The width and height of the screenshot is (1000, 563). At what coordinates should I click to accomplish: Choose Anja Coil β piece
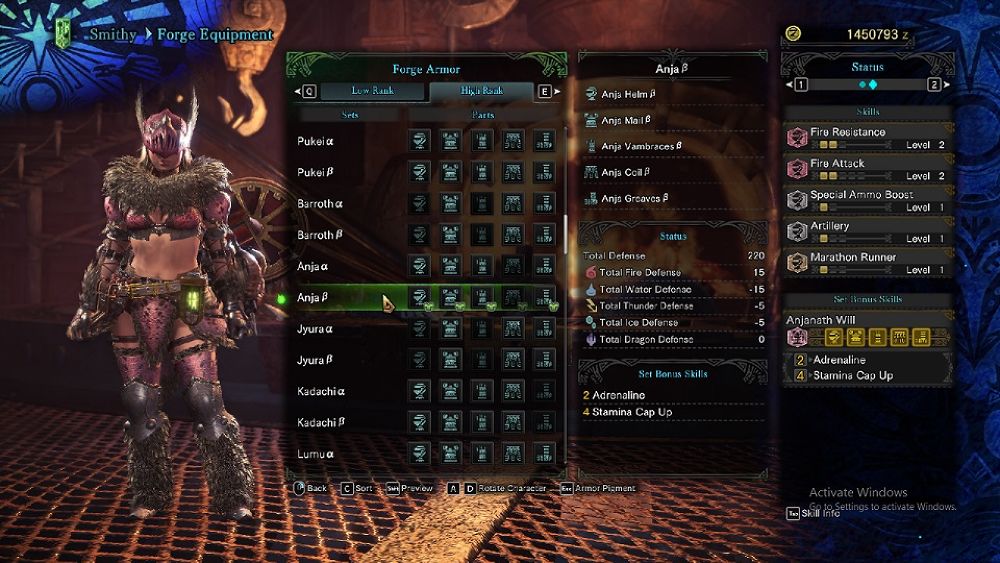pyautogui.click(x=626, y=172)
